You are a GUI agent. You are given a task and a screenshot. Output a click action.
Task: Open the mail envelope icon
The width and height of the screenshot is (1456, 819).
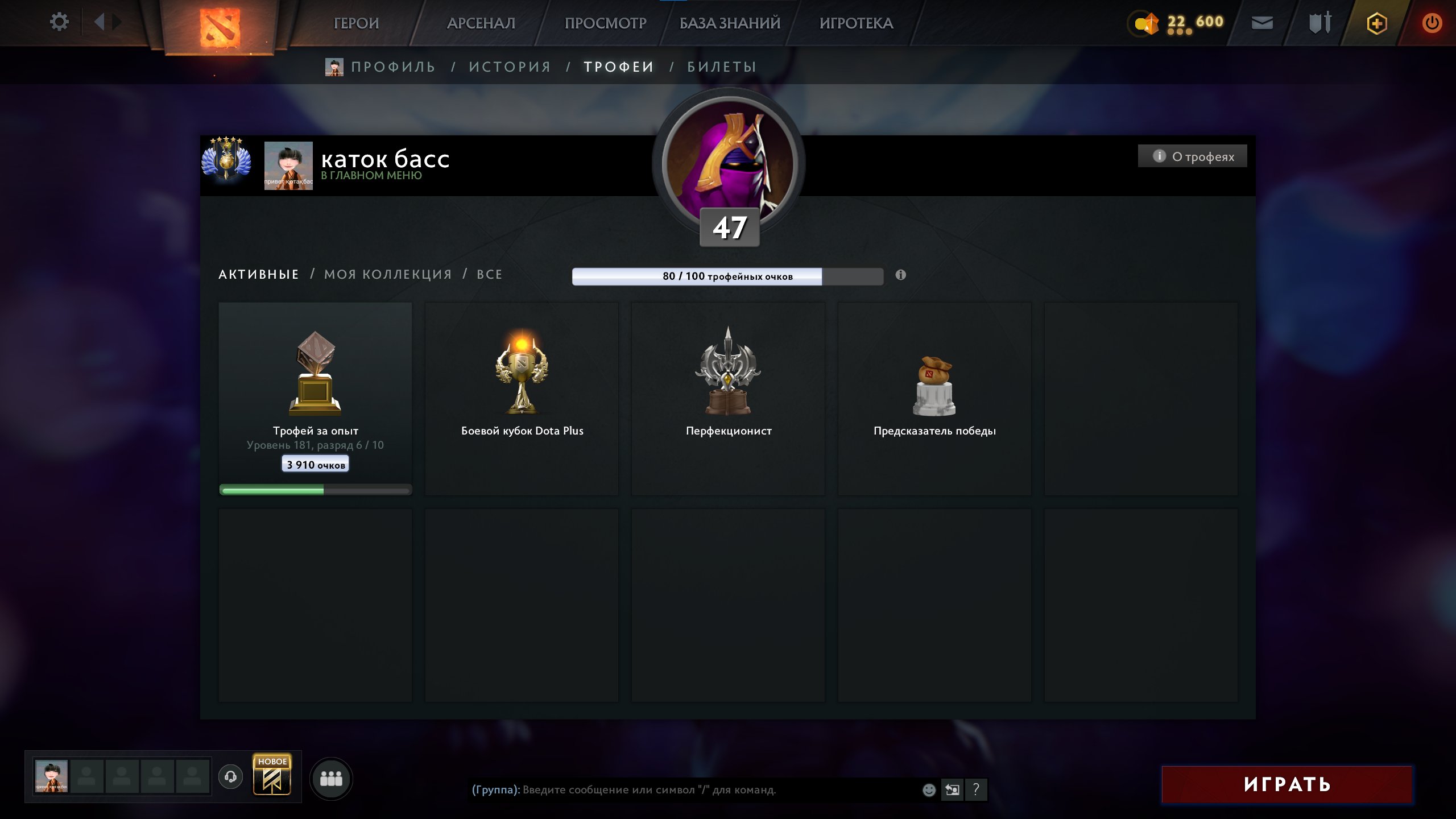point(1262,23)
